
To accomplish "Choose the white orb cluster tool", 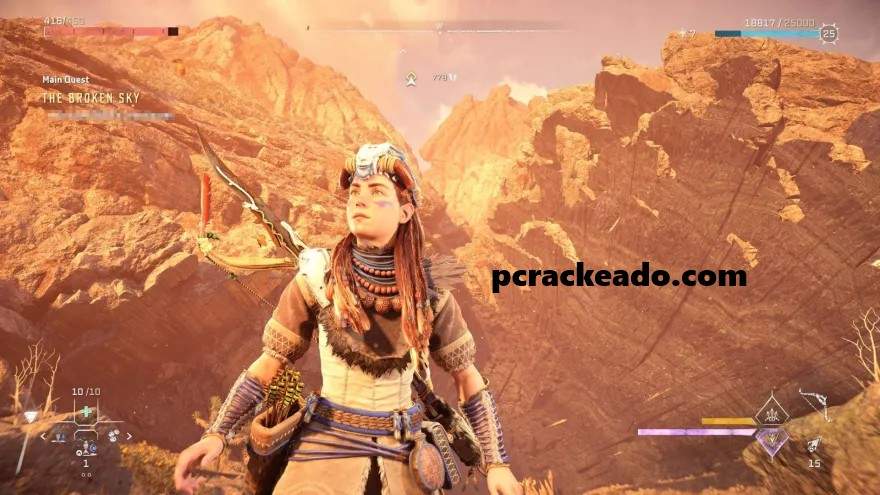I will (x=113, y=436).
